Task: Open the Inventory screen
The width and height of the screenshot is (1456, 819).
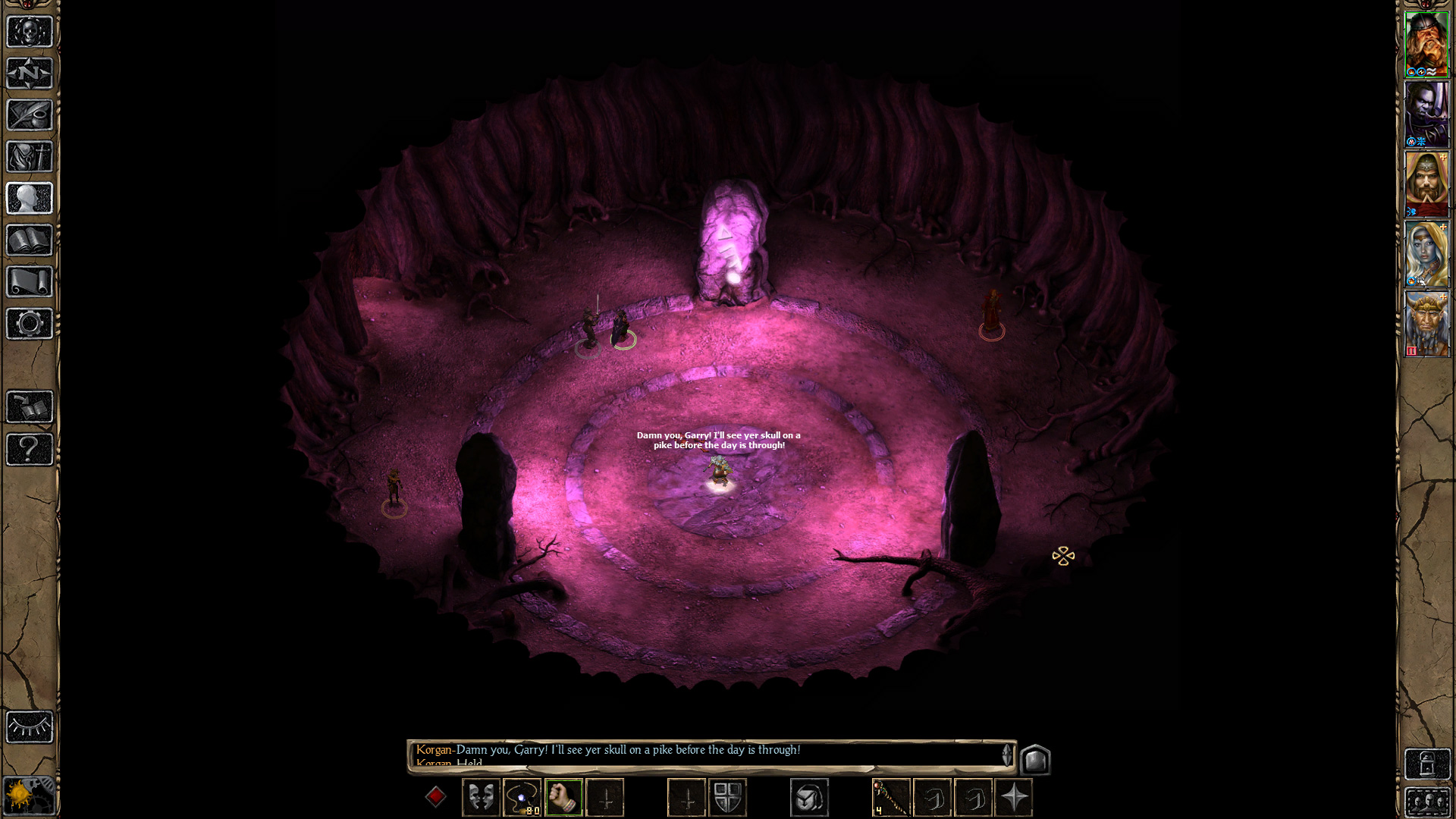Action: coord(29,155)
